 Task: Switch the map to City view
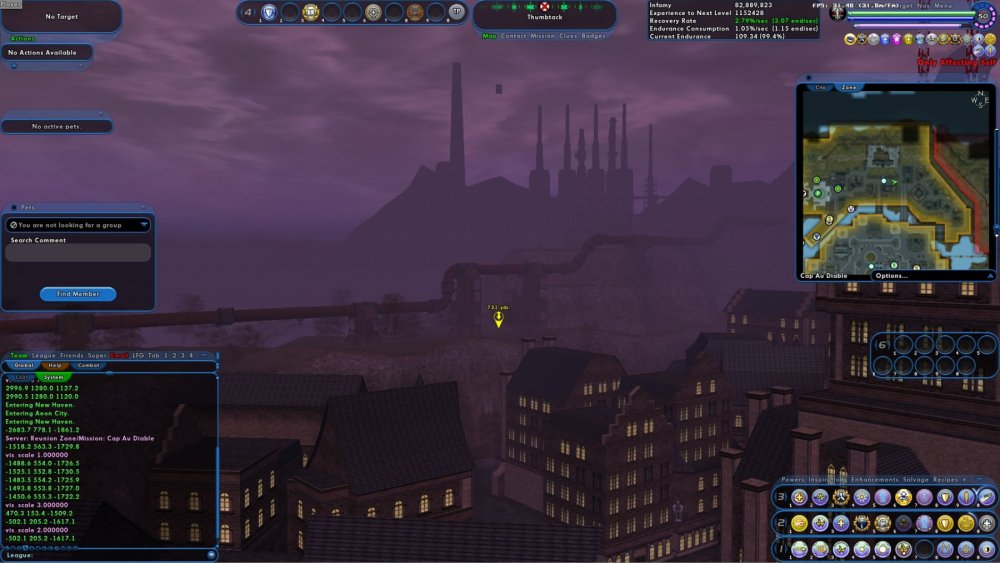point(820,88)
